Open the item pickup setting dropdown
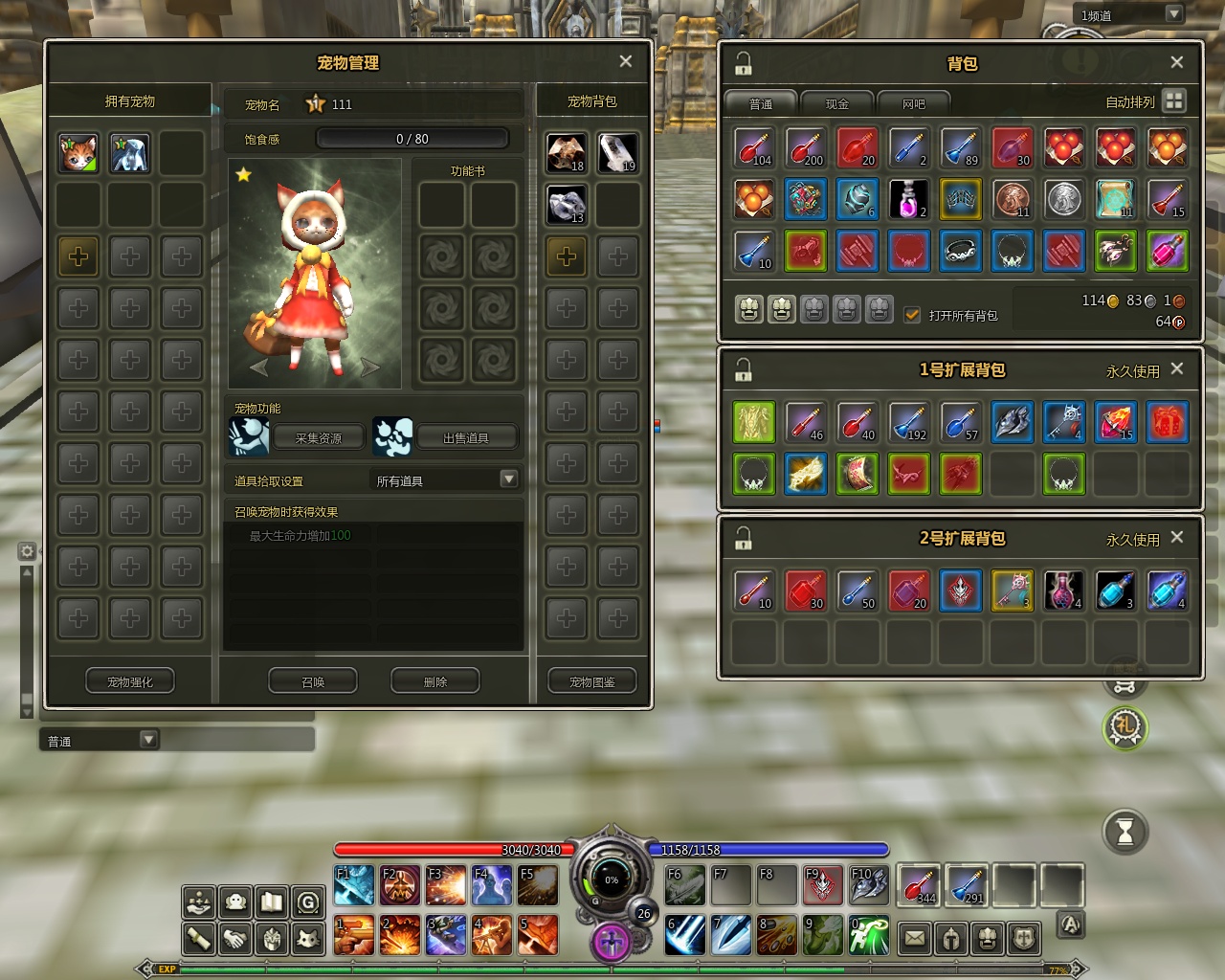The width and height of the screenshot is (1225, 980). [x=508, y=479]
